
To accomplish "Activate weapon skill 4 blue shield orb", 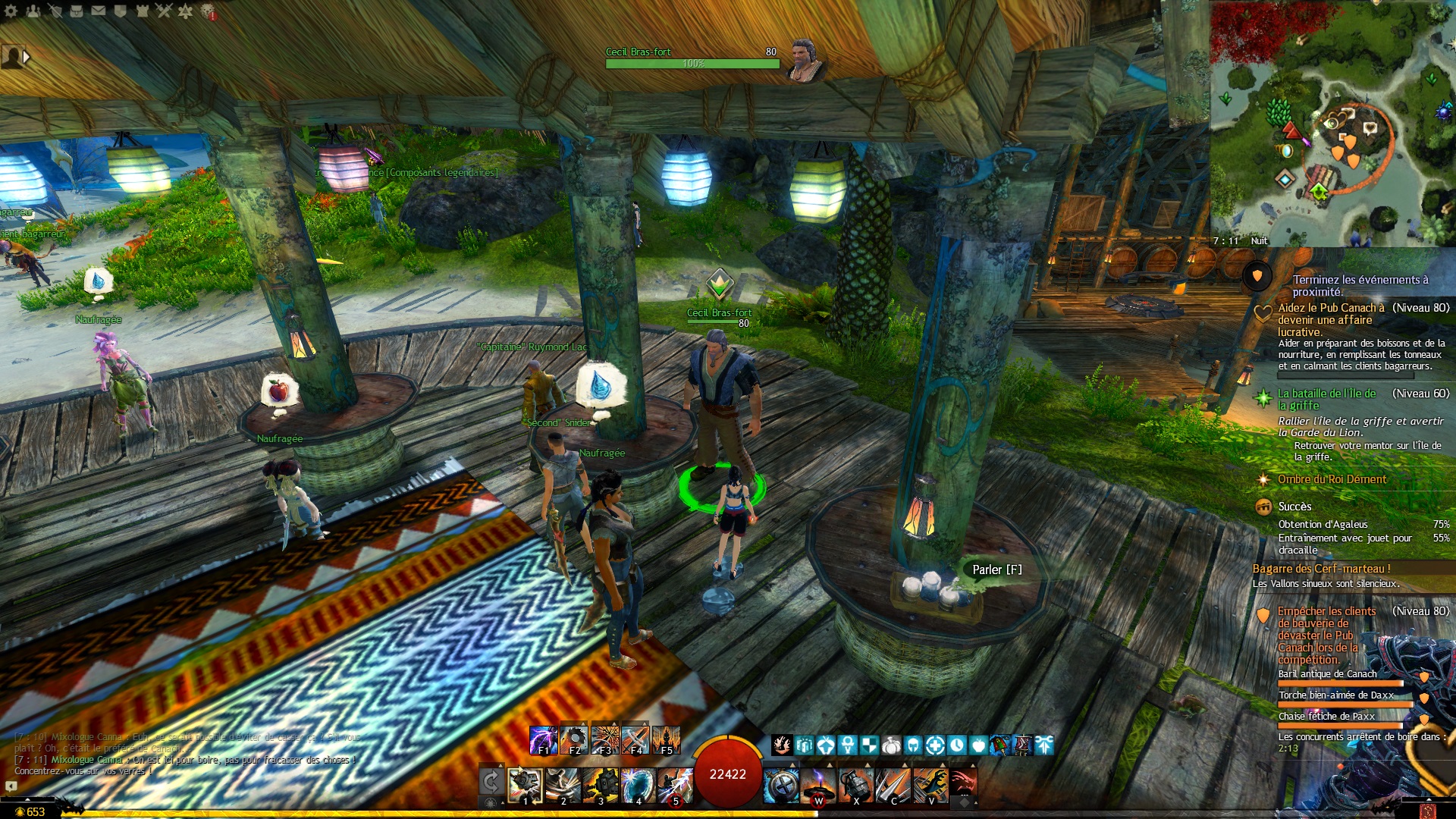I will click(x=638, y=785).
